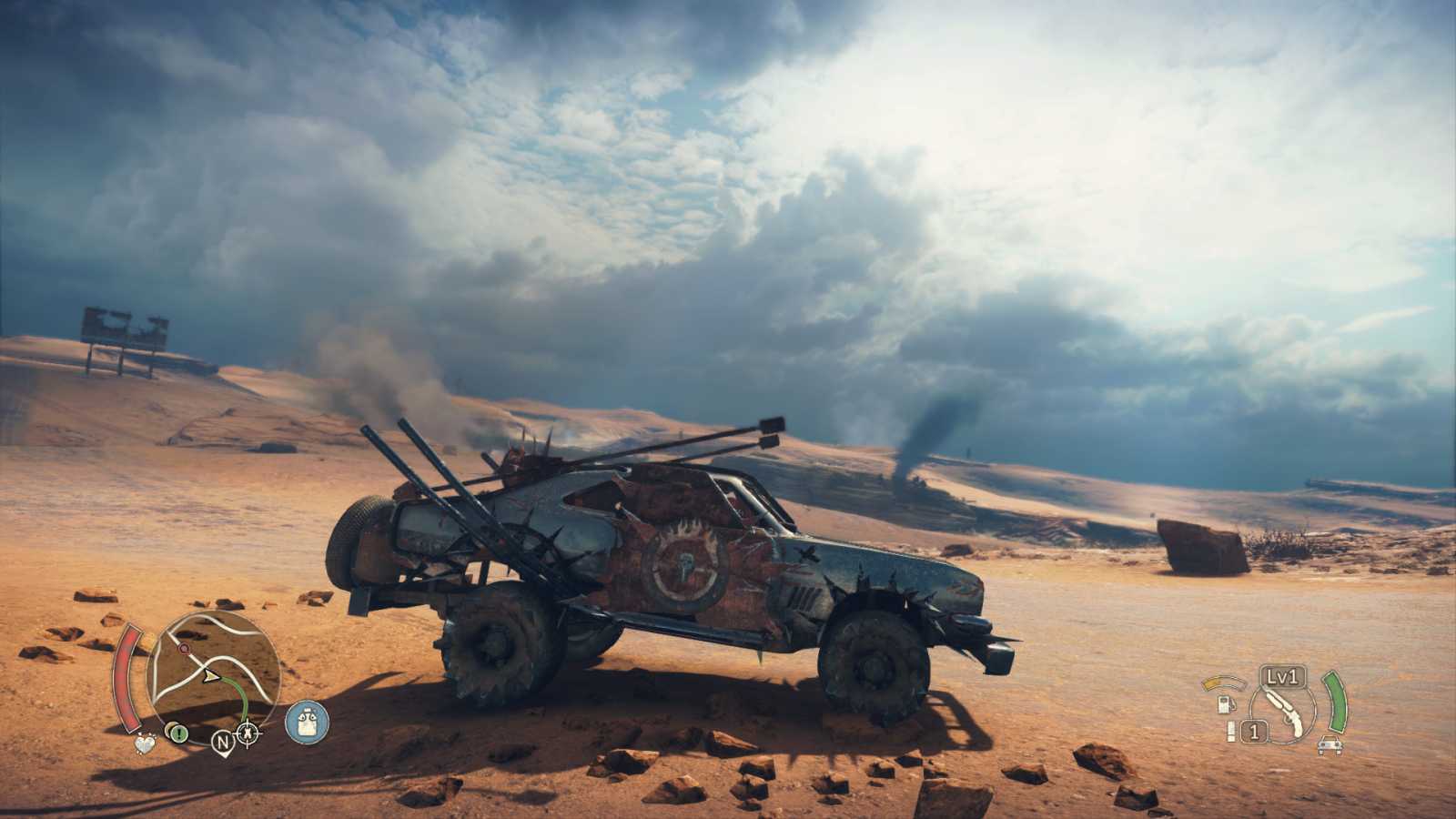Click the crosshair waypoint icon beside the compass

tap(247, 733)
